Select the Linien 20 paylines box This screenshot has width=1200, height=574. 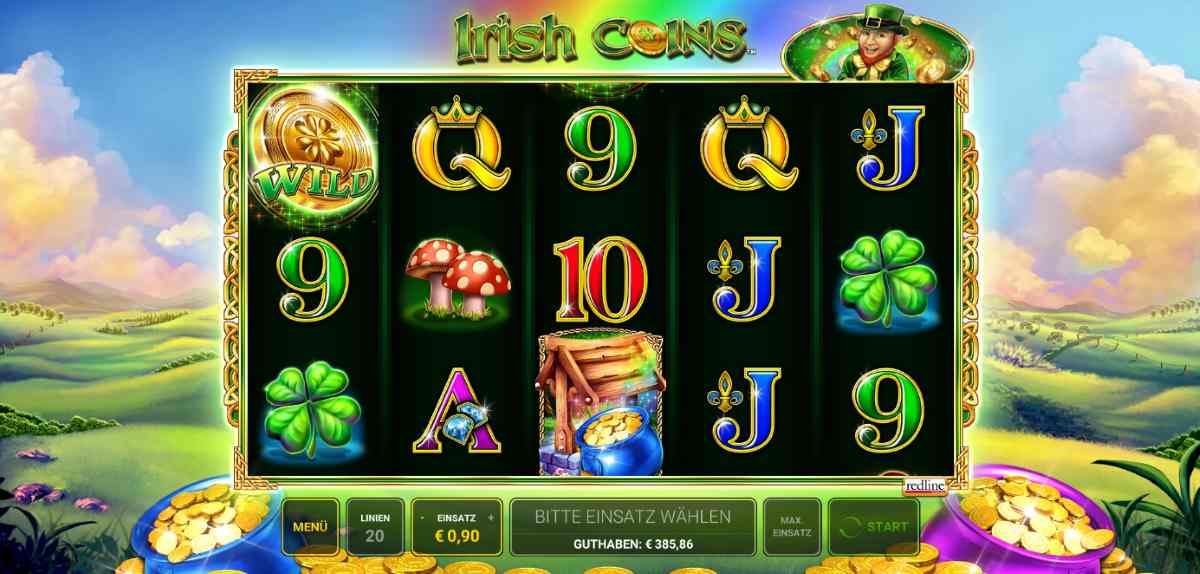(x=376, y=526)
